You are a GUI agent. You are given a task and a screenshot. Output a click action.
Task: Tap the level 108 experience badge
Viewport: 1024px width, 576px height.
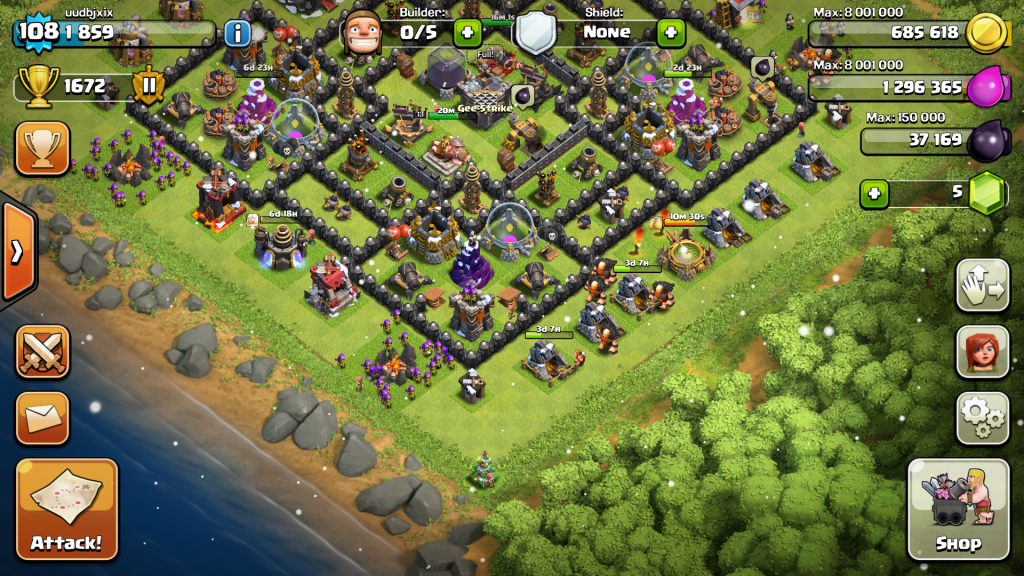click(x=36, y=31)
